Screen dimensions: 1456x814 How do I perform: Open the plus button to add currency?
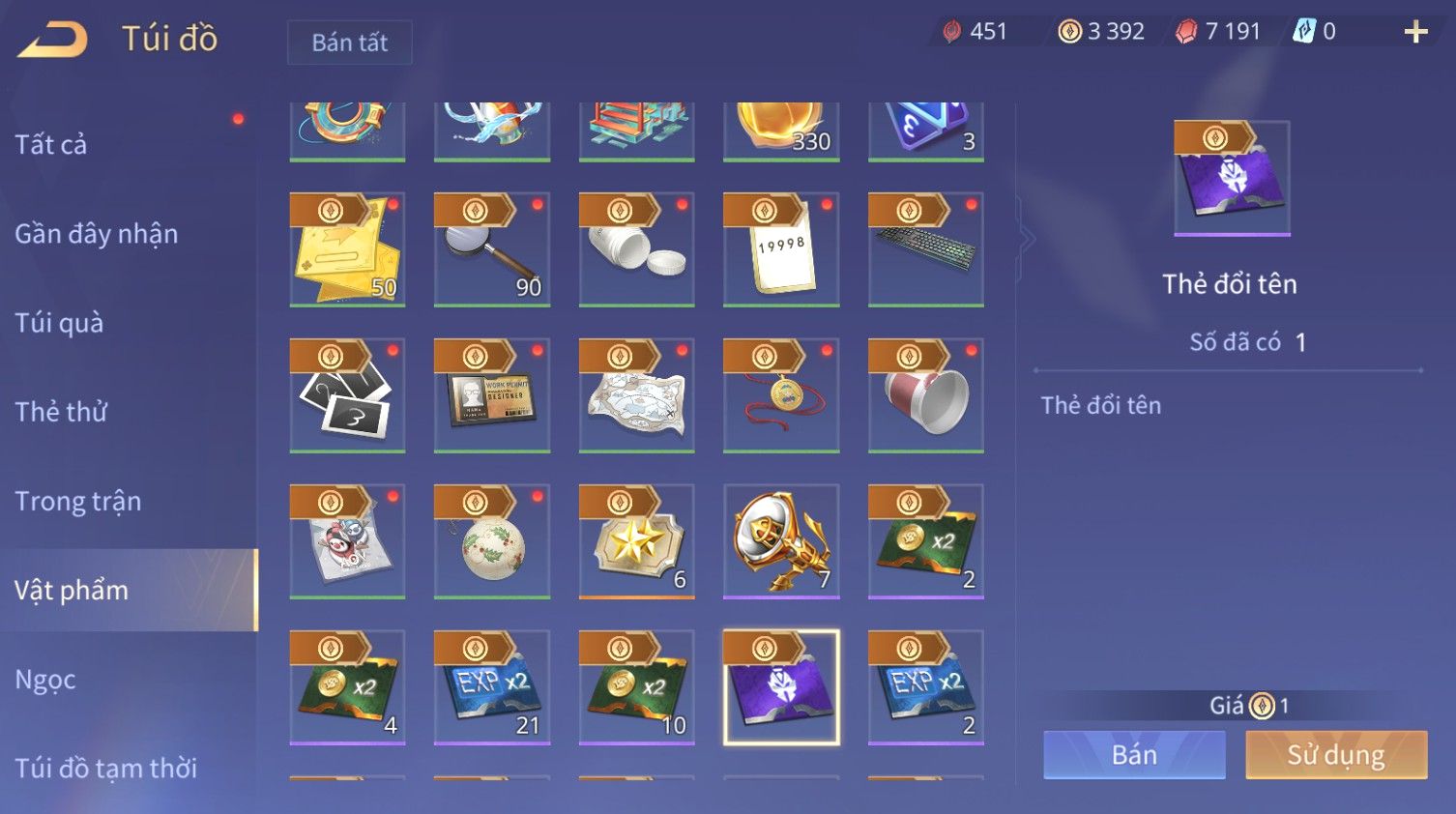click(1415, 32)
